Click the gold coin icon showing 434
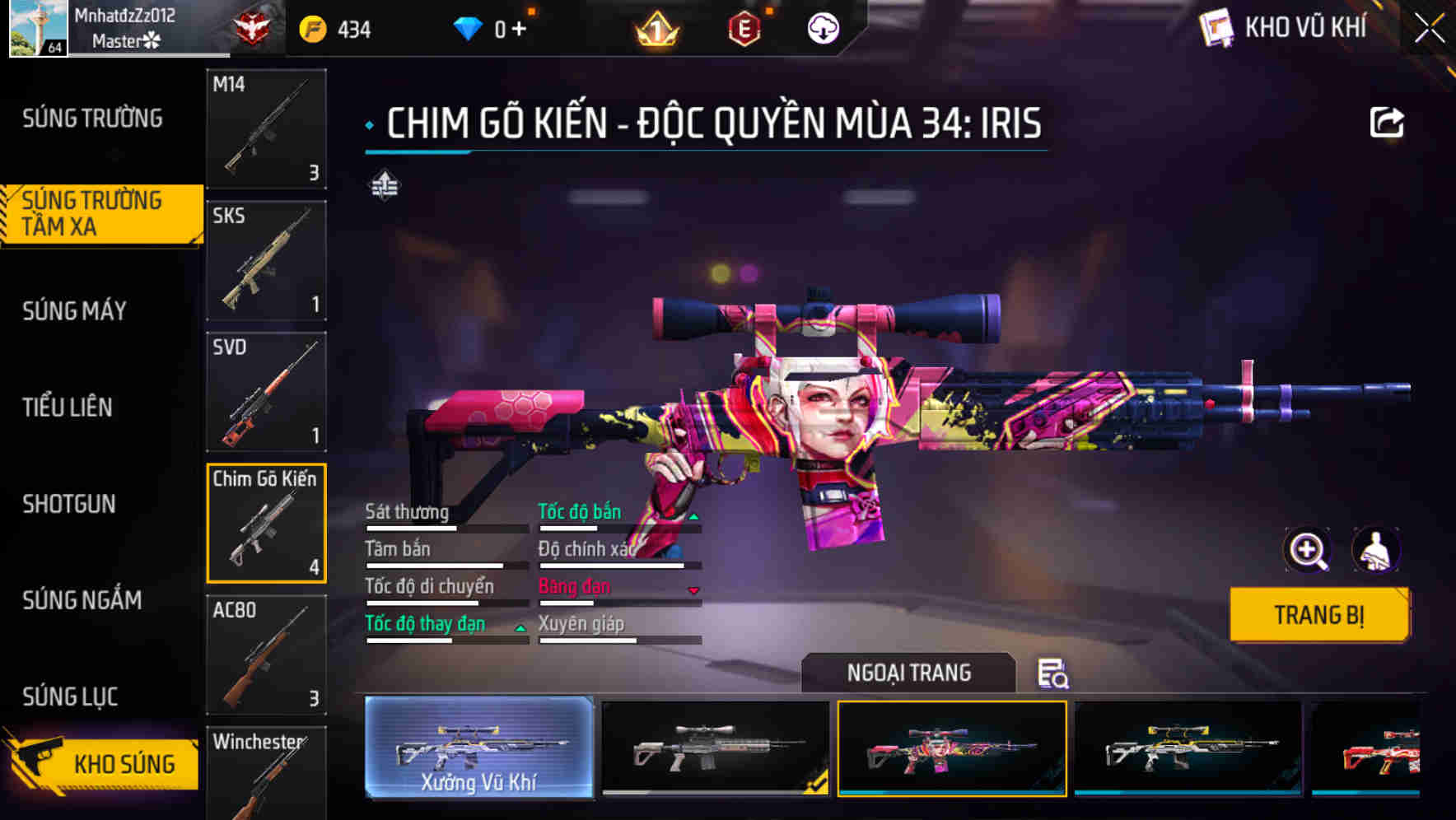The image size is (1456, 820). click(x=311, y=27)
